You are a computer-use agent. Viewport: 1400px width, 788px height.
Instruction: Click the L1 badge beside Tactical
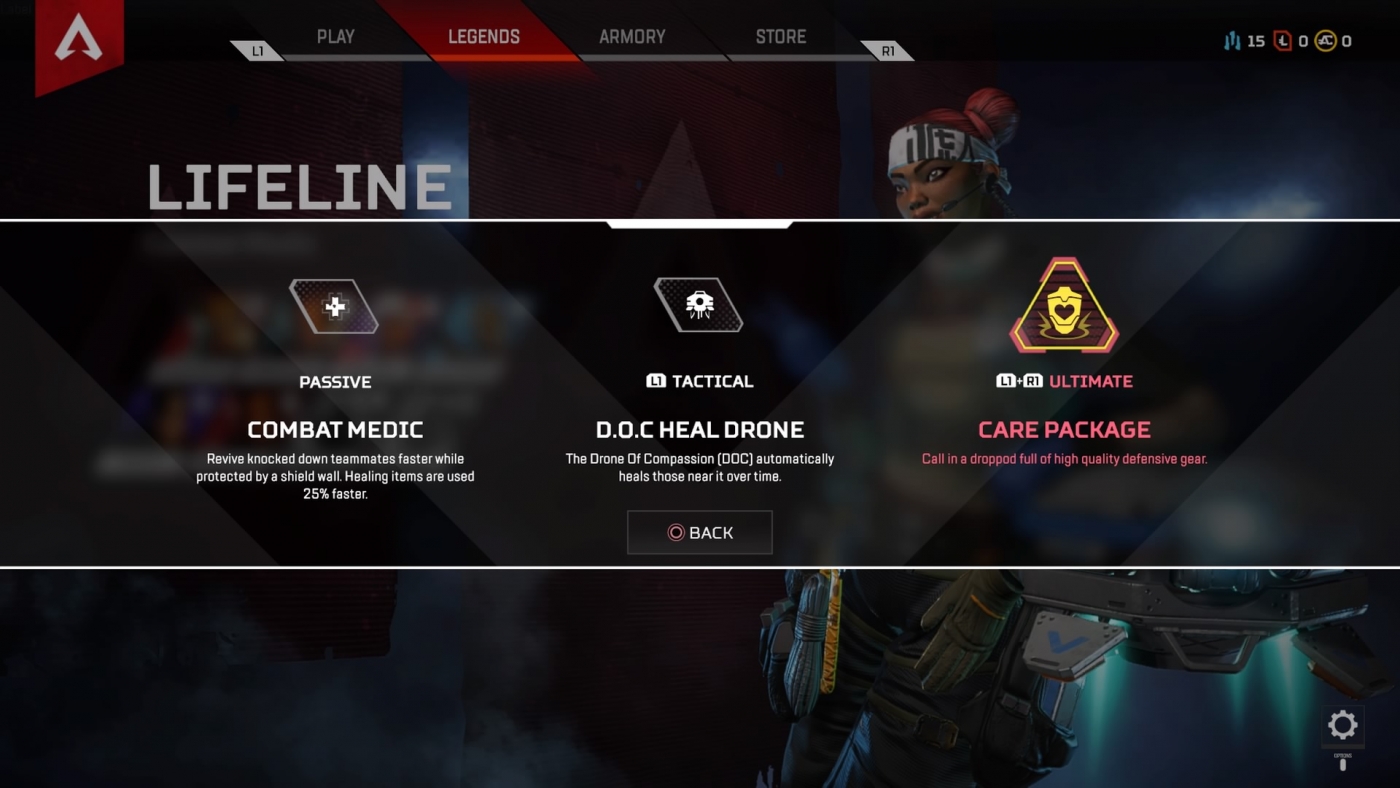[x=655, y=381]
